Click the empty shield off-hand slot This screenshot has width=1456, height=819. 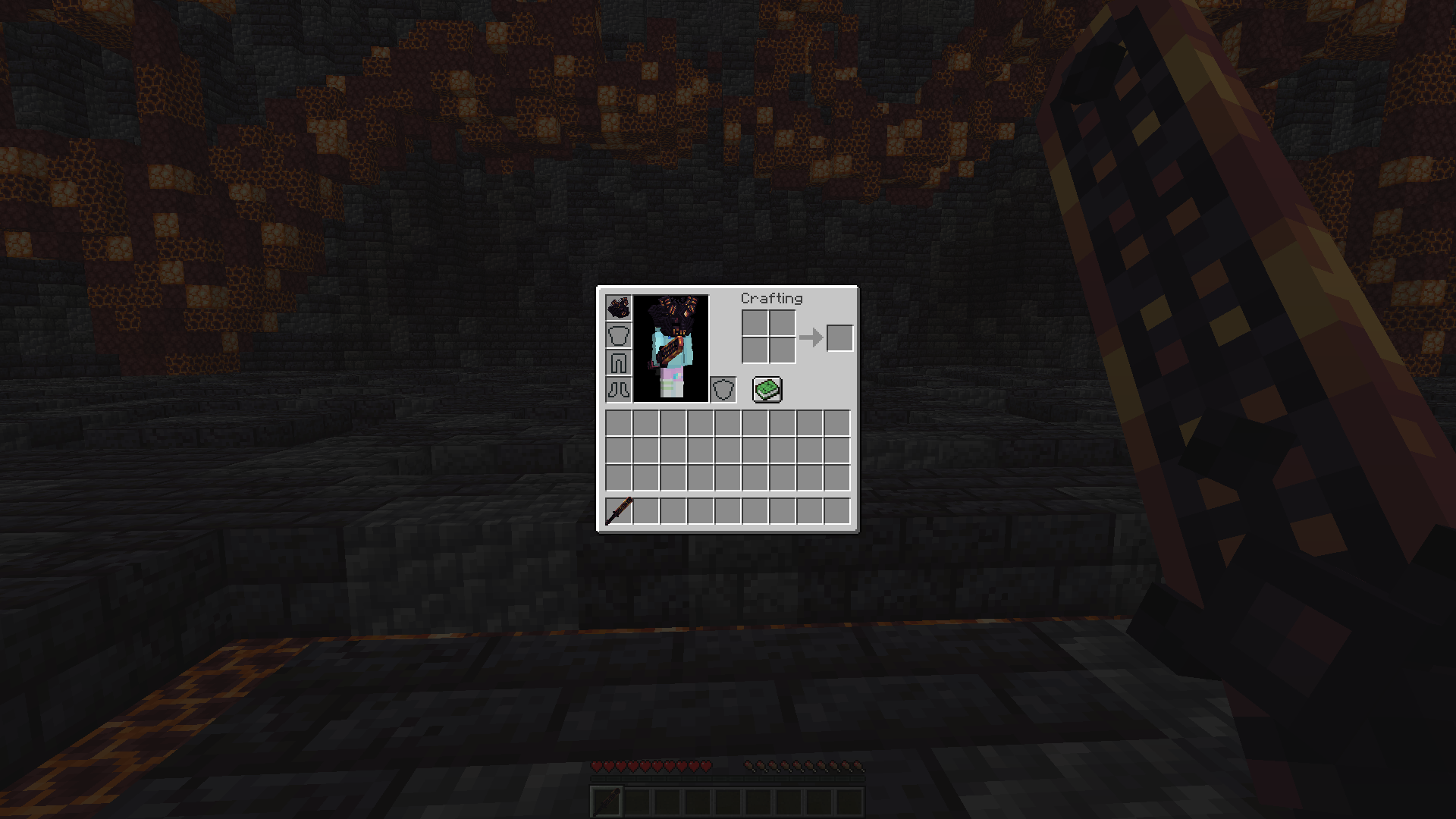click(x=724, y=389)
